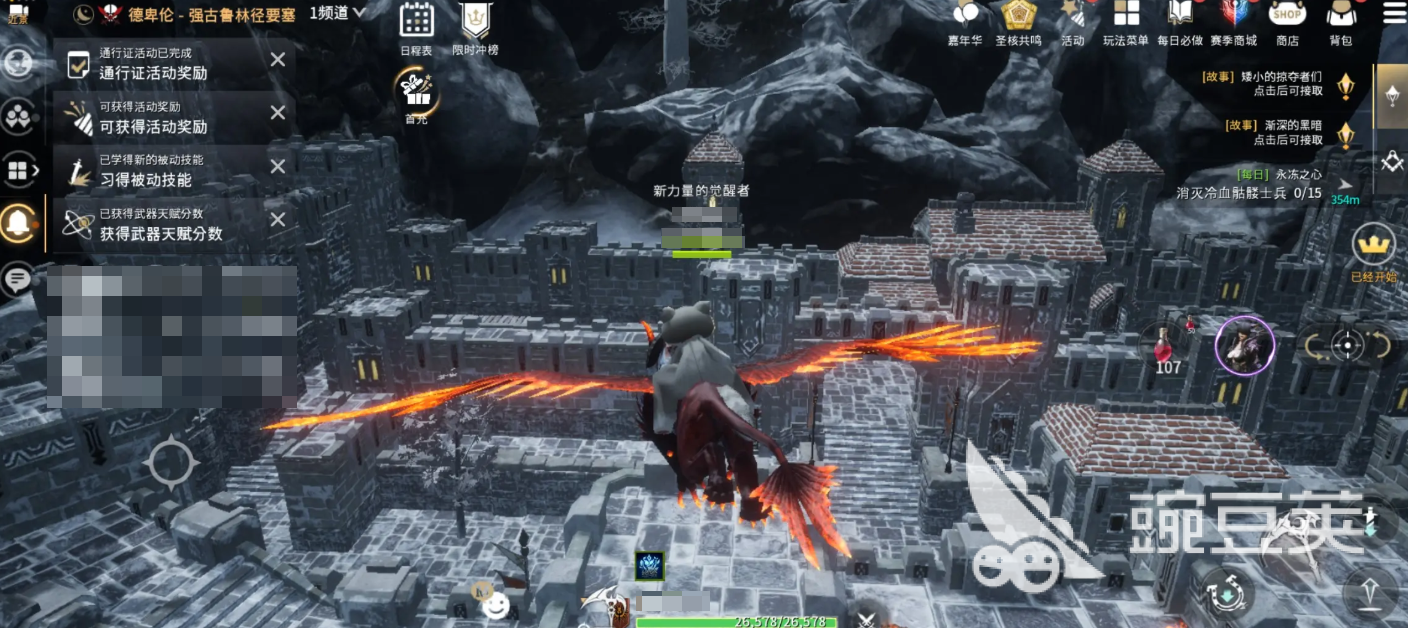1408x628 pixels.
Task: Dismiss the 习得被动技能 notification
Action: point(278,167)
